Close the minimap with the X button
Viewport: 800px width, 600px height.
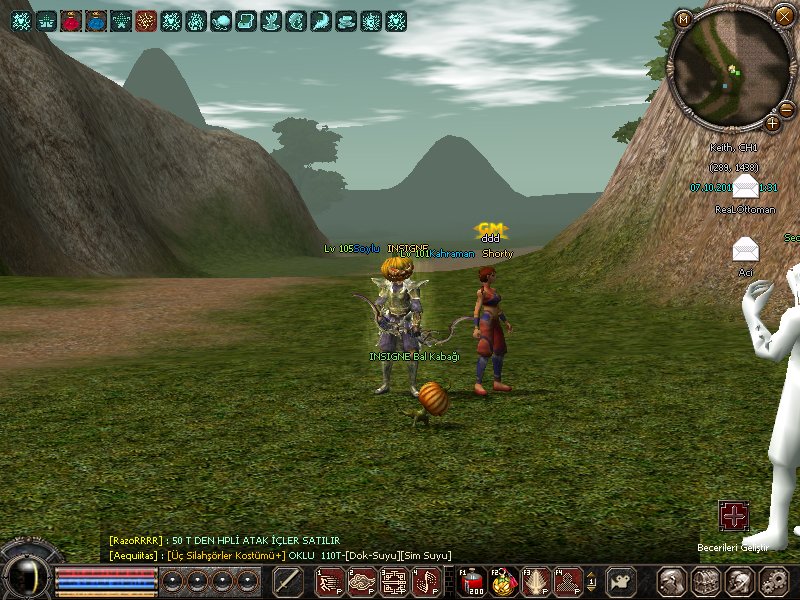(783, 14)
